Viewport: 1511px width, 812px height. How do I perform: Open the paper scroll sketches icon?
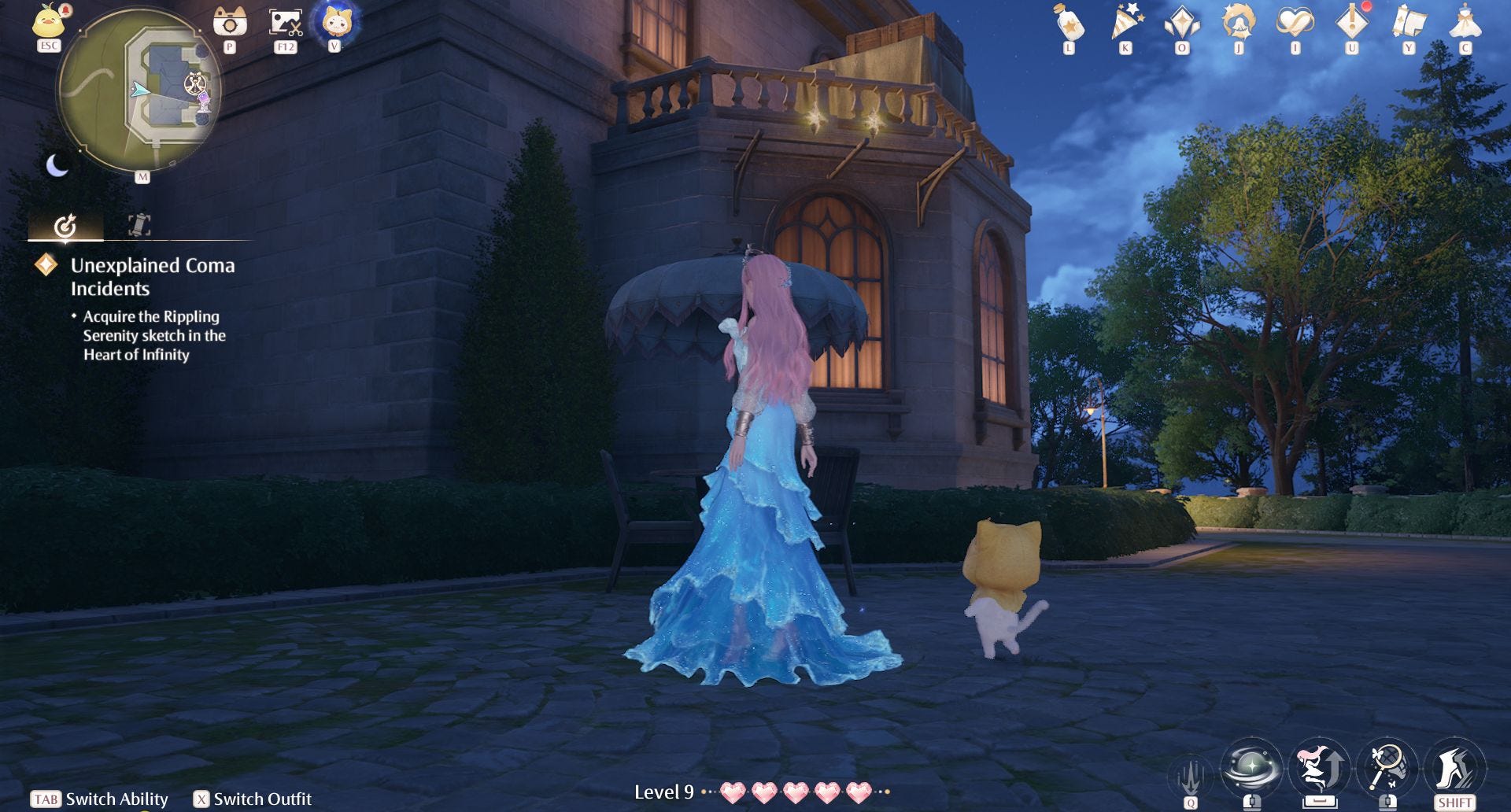1409,23
